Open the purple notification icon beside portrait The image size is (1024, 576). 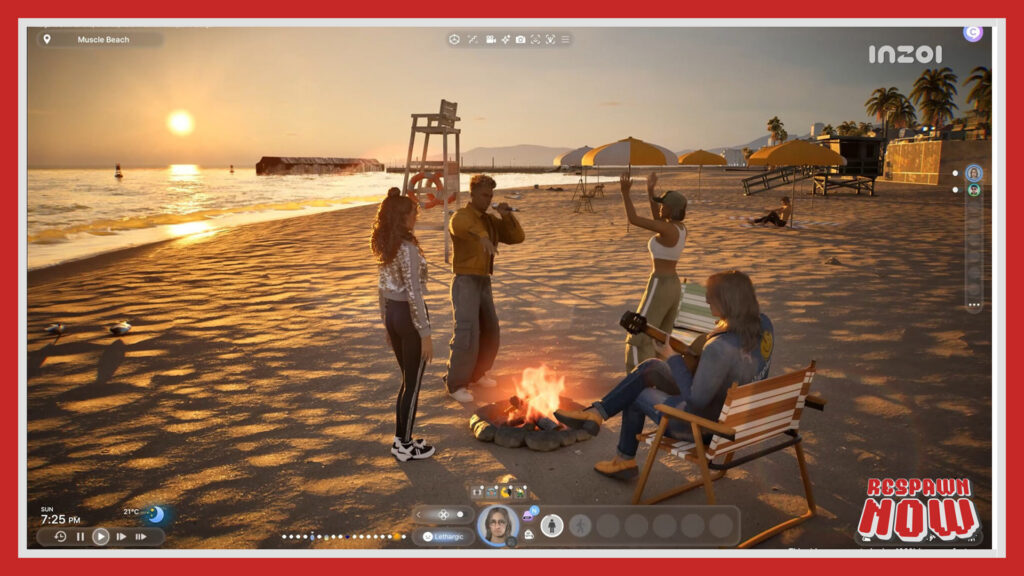tap(528, 515)
